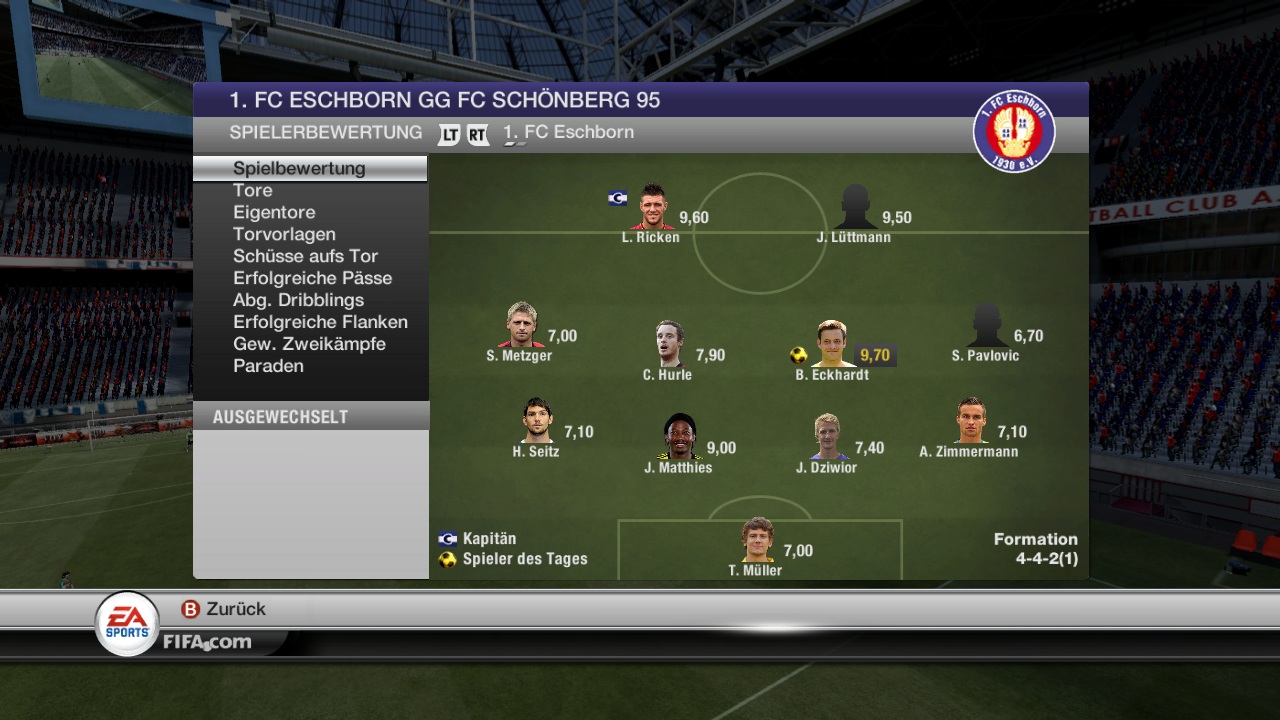Select B. Eckhardt's player portrait

click(832, 344)
